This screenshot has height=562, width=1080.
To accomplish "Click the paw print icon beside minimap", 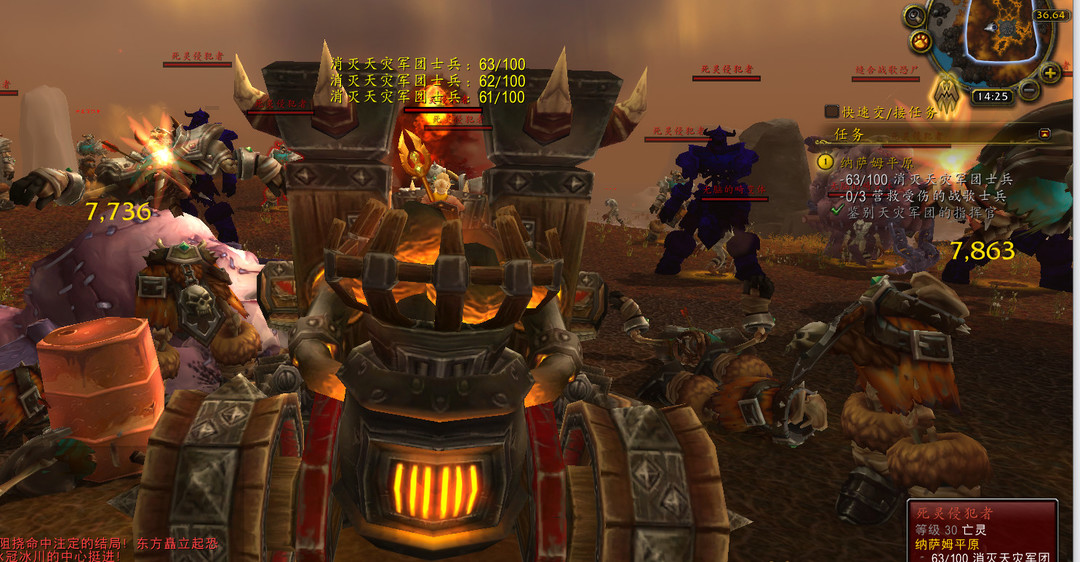I will (921, 42).
